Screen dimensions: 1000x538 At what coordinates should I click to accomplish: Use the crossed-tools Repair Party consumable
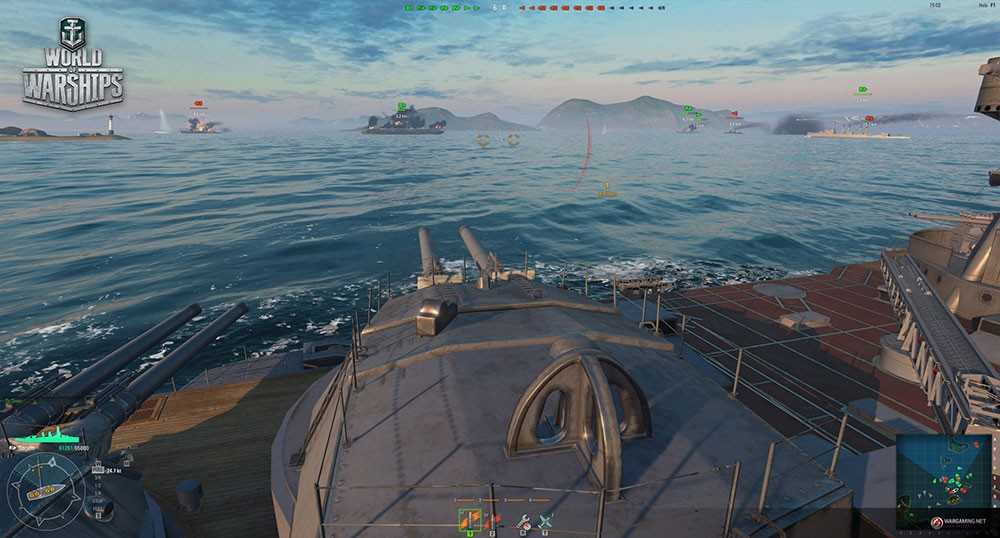(546, 520)
